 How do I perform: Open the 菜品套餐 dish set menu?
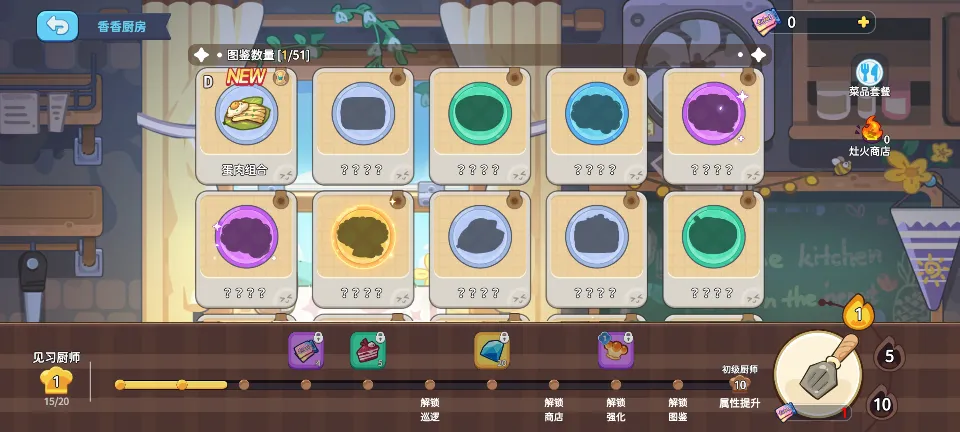click(869, 76)
